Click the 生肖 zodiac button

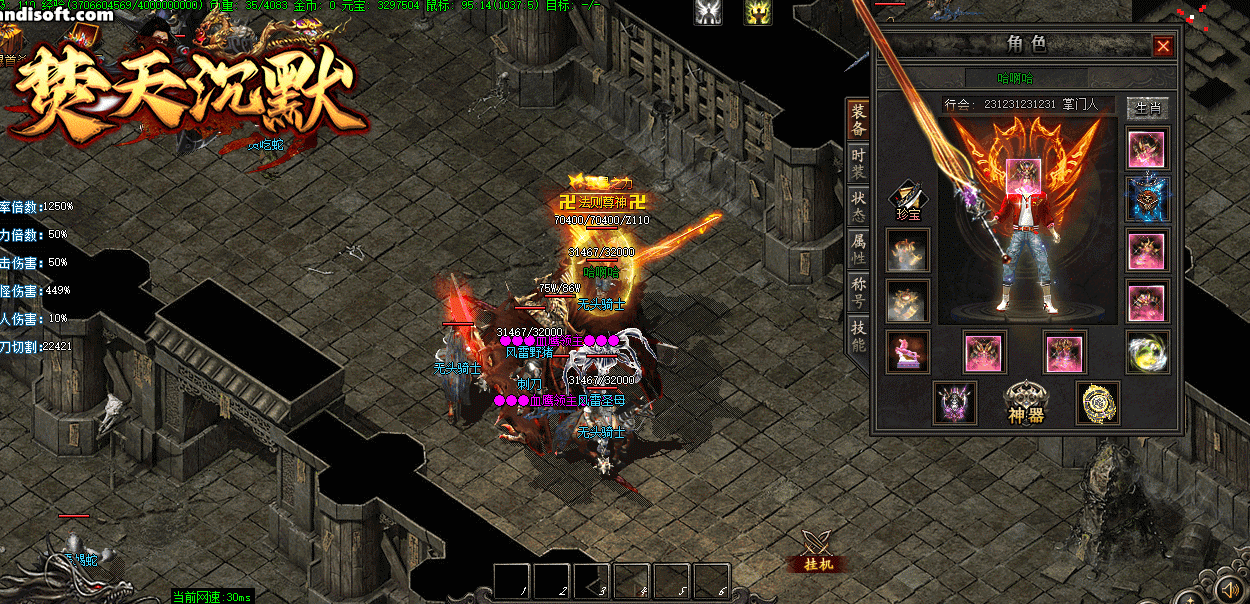pos(1147,108)
